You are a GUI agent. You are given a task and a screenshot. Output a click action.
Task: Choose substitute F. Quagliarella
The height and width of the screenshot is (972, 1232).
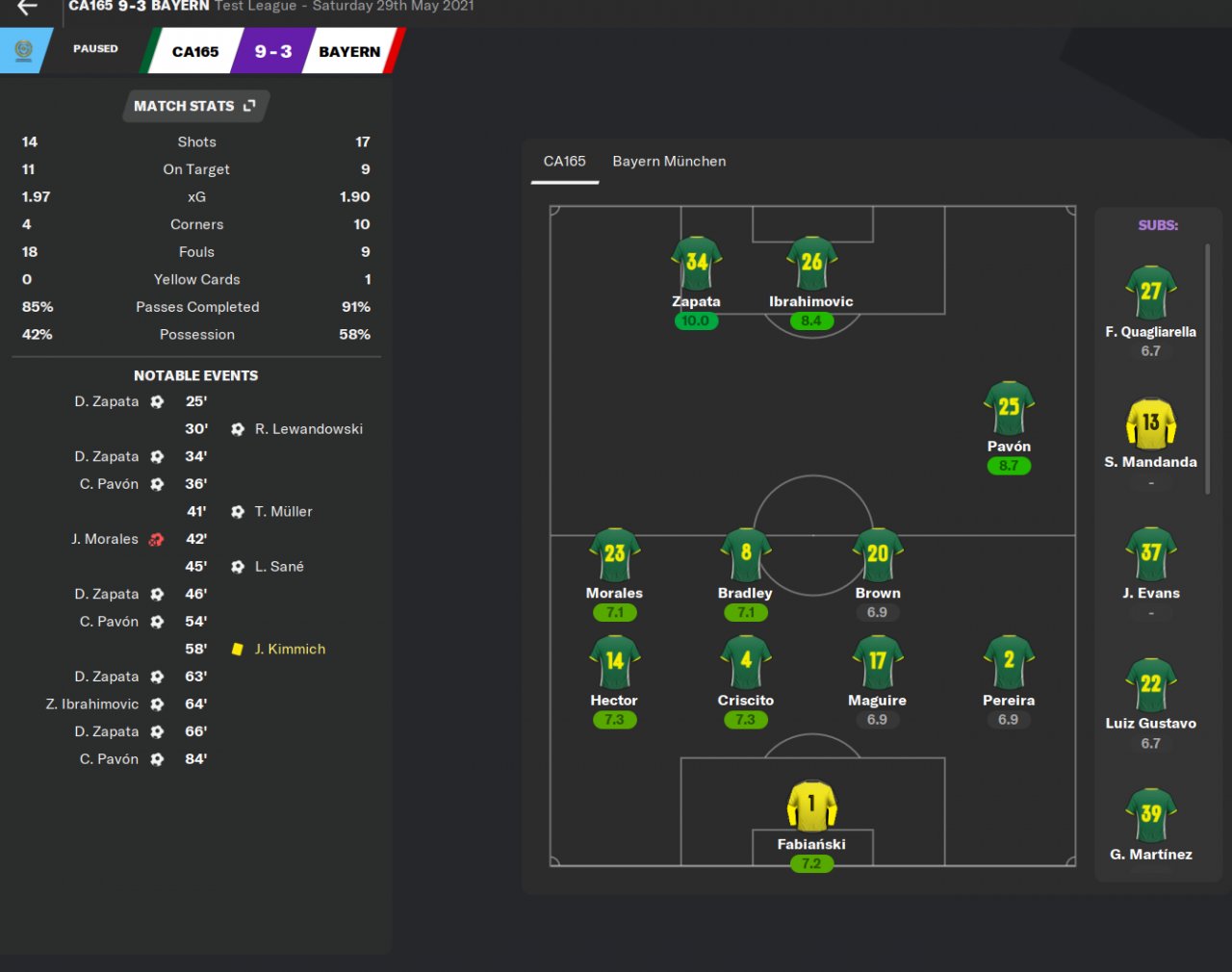[1151, 293]
